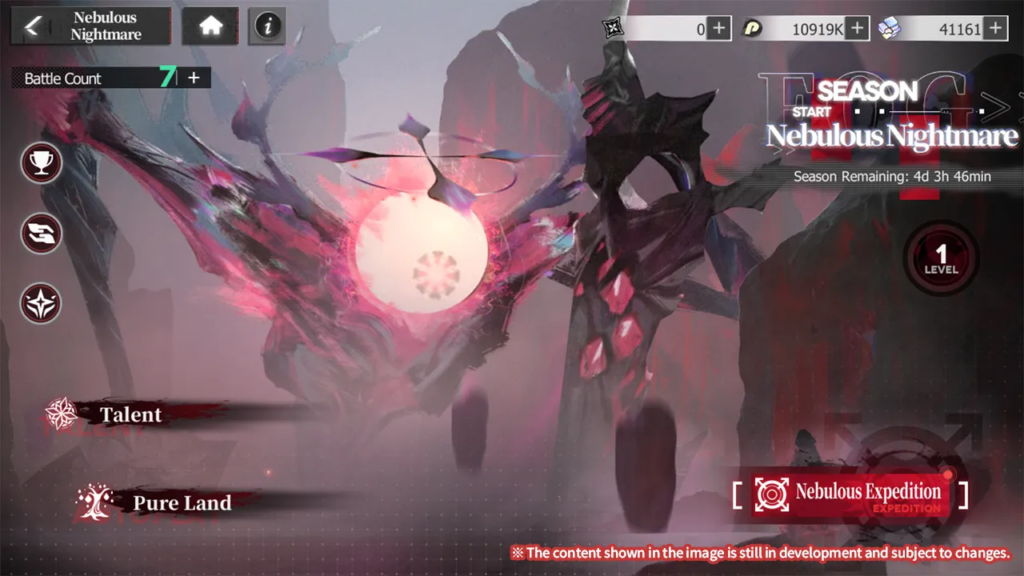1024x576 pixels.
Task: Add more crystal currency beside 41161
Action: pos(994,28)
